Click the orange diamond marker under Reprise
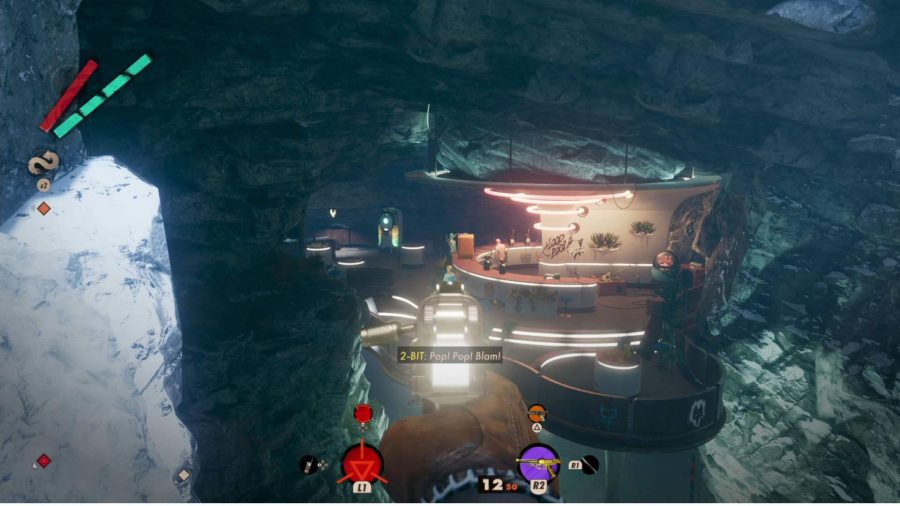Image resolution: width=900 pixels, height=506 pixels. 43,208
